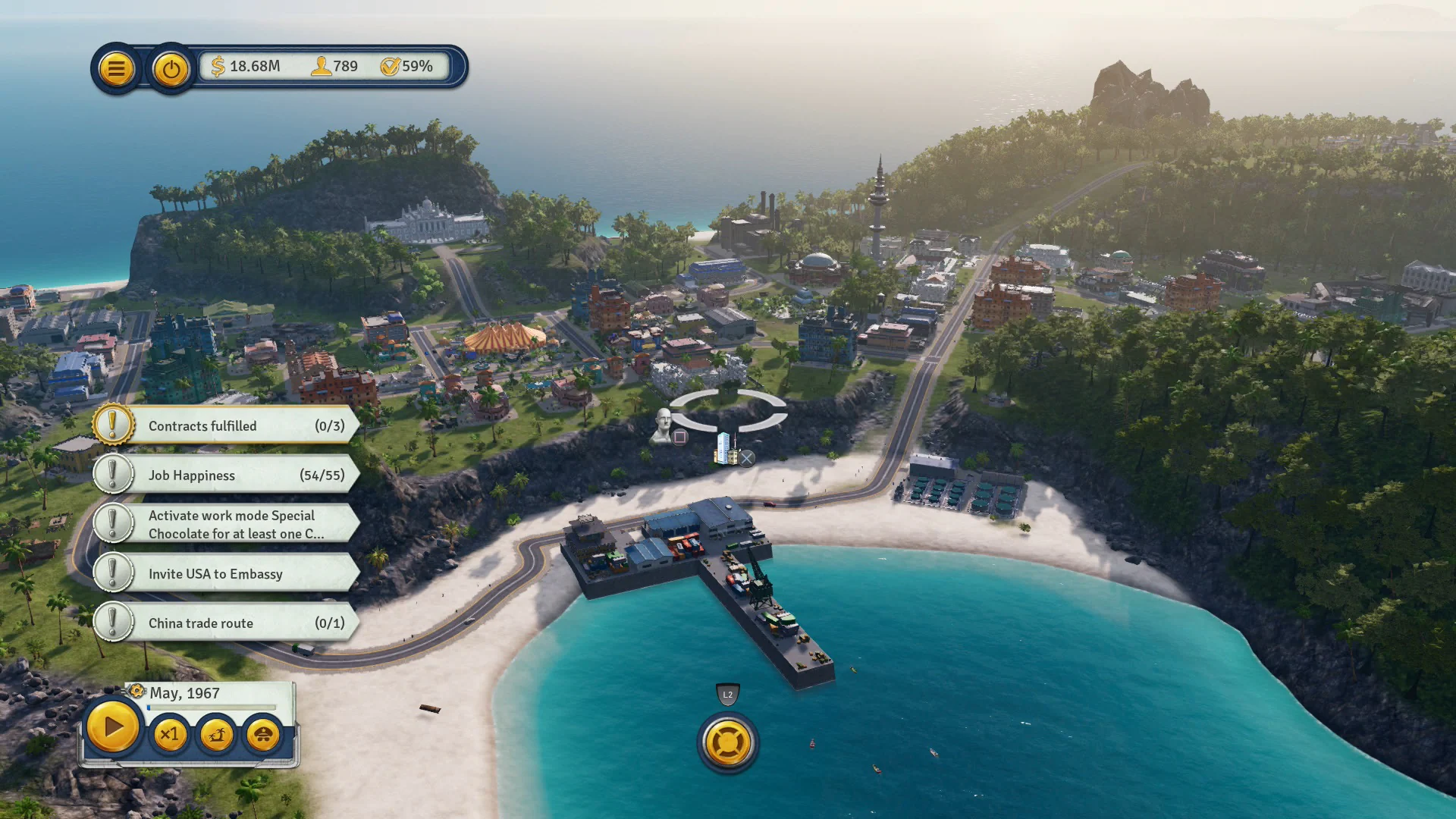
Task: Click the X button prompt near the tower building
Action: [x=748, y=458]
